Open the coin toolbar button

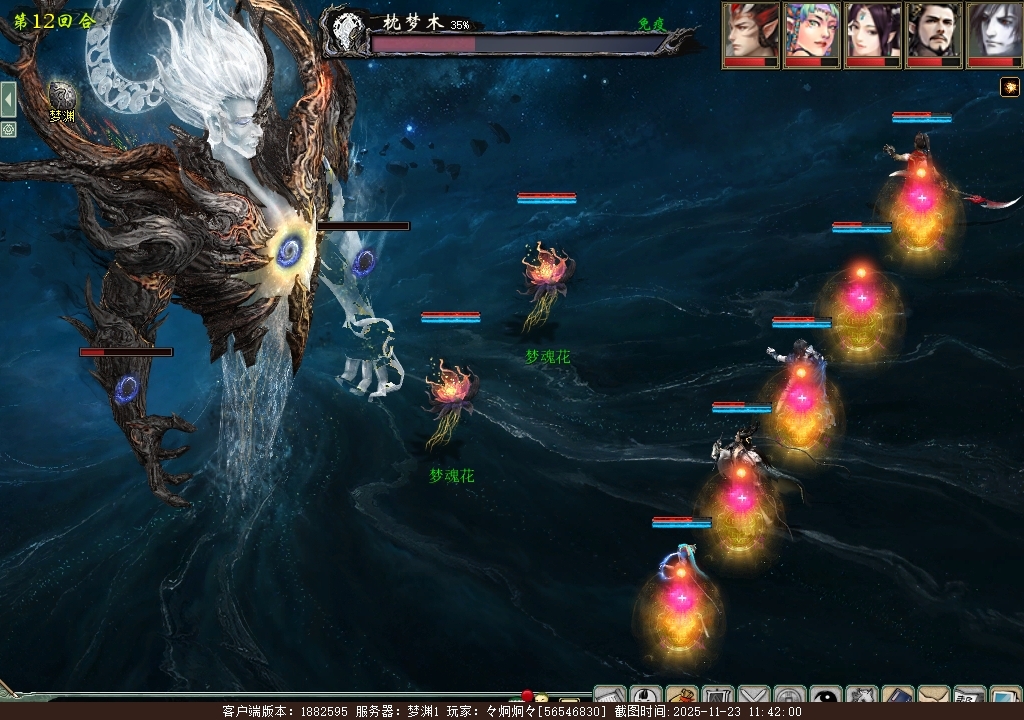coord(790,699)
